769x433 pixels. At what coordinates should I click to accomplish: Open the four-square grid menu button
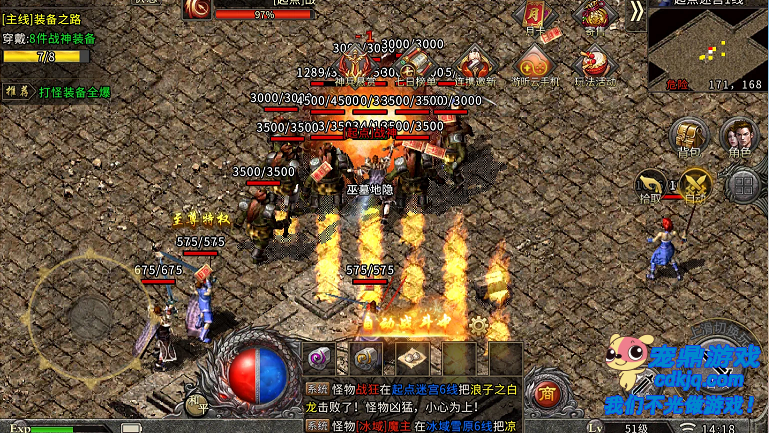(x=744, y=184)
